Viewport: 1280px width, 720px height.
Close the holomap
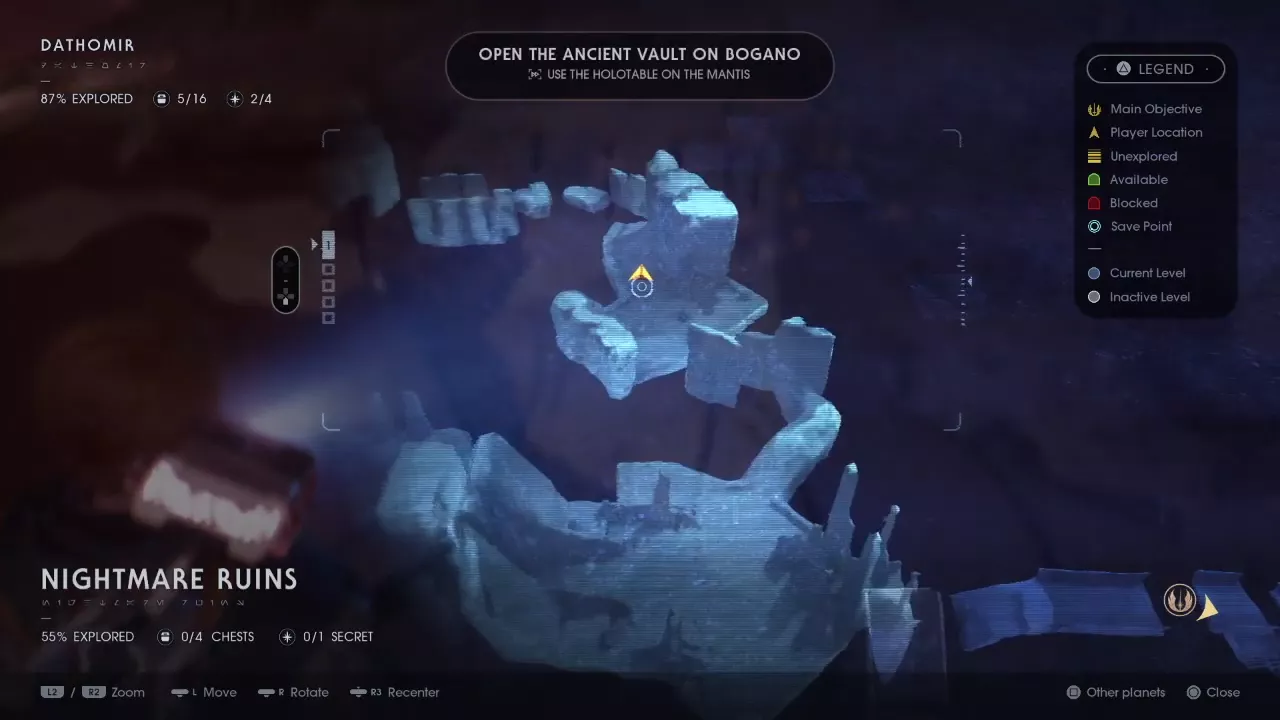[1213, 692]
